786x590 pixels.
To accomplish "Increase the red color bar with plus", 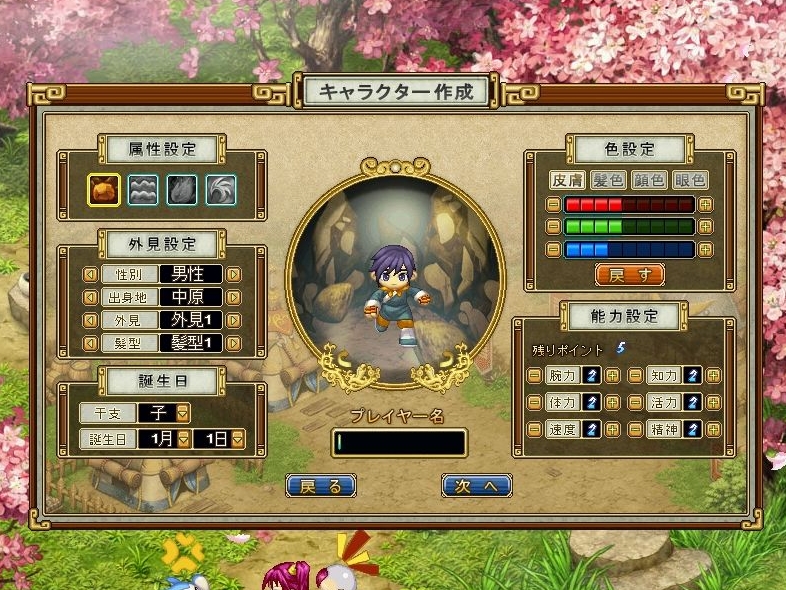I will pos(706,204).
